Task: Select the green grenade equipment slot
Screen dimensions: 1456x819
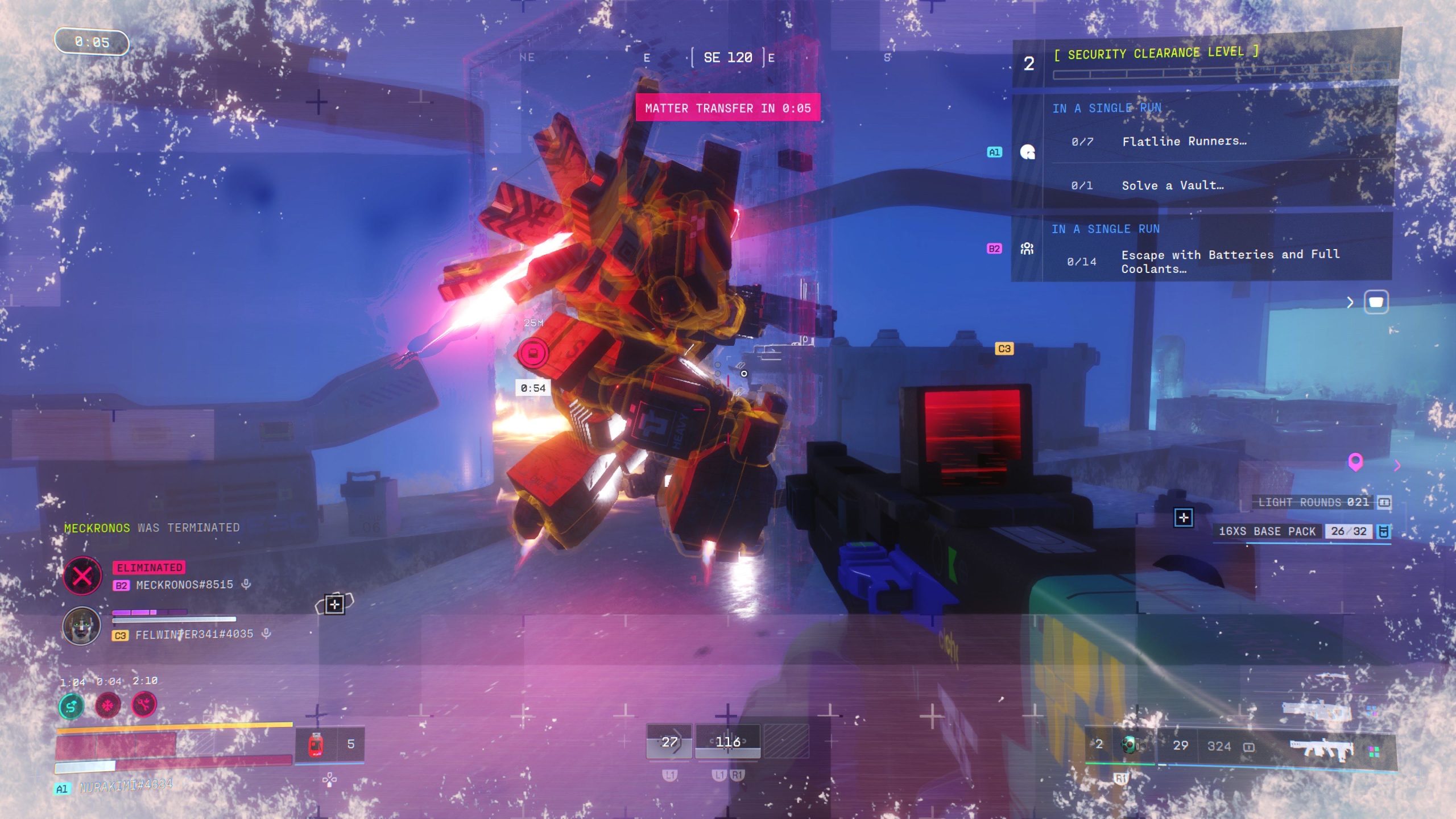Action: tap(1130, 744)
